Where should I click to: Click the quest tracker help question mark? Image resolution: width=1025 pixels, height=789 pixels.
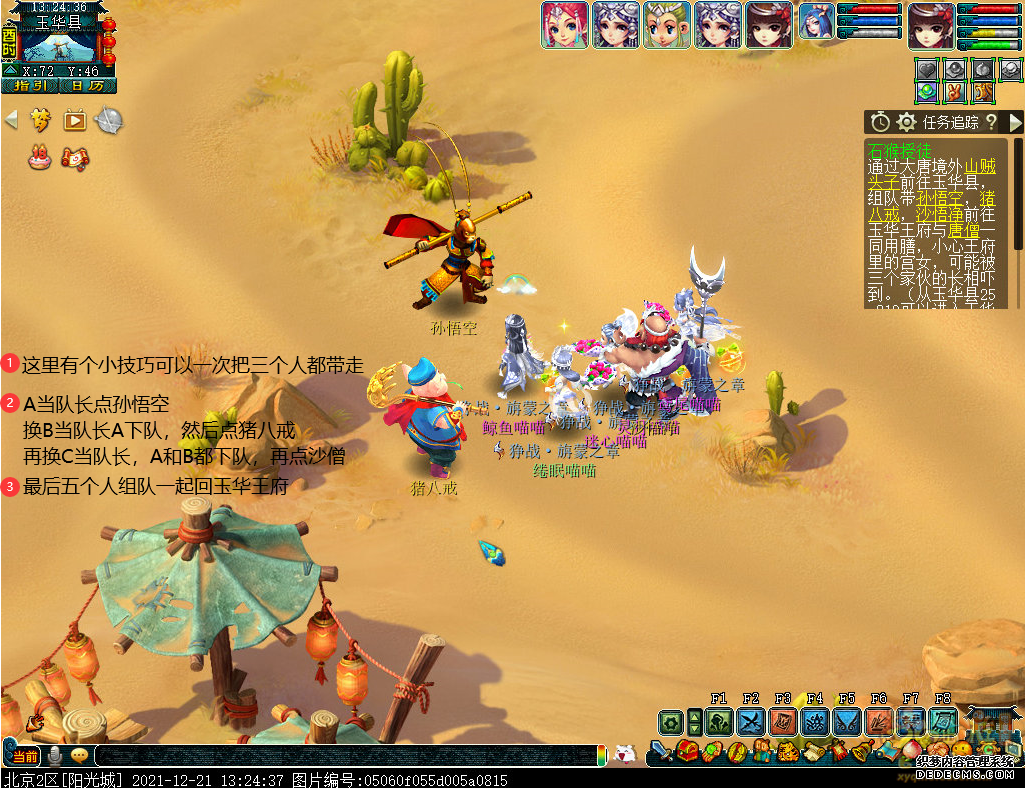(x=990, y=122)
